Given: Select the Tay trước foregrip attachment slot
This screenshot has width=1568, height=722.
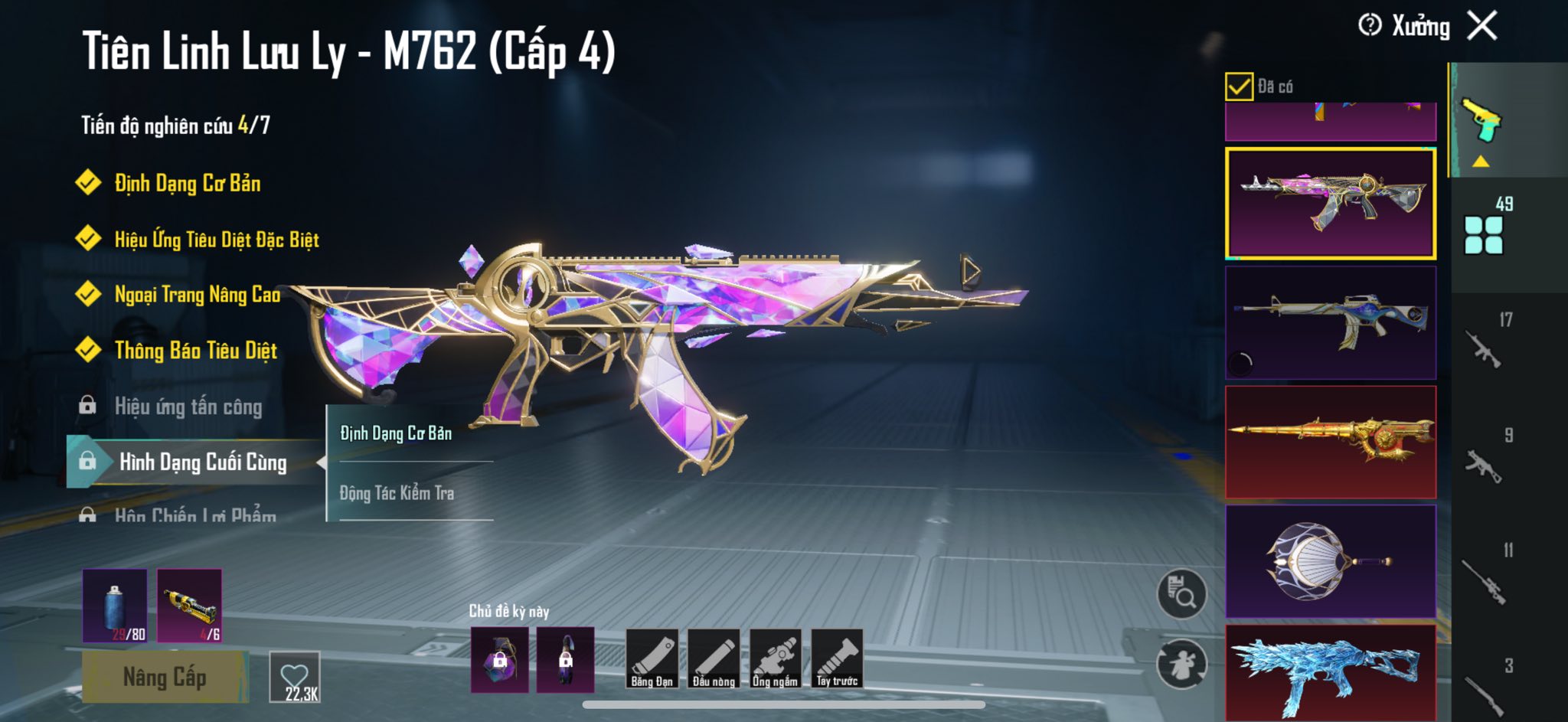Looking at the screenshot, I should coord(837,658).
